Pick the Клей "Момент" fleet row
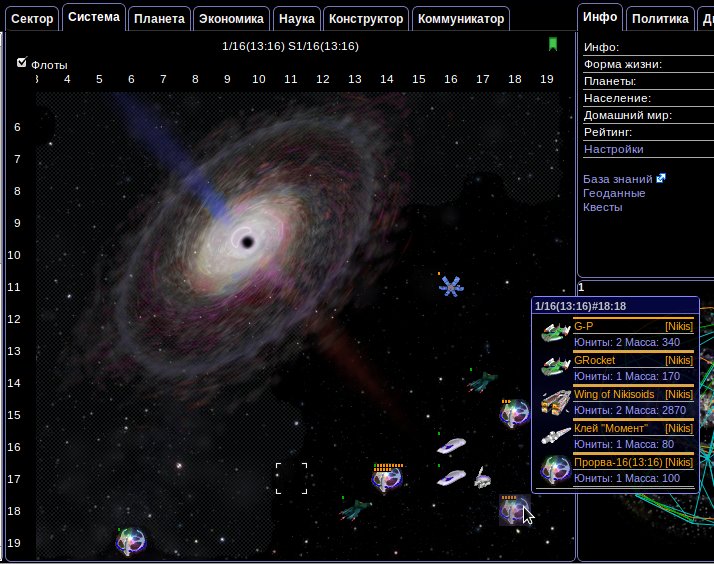This screenshot has height=564, width=714. (612, 428)
